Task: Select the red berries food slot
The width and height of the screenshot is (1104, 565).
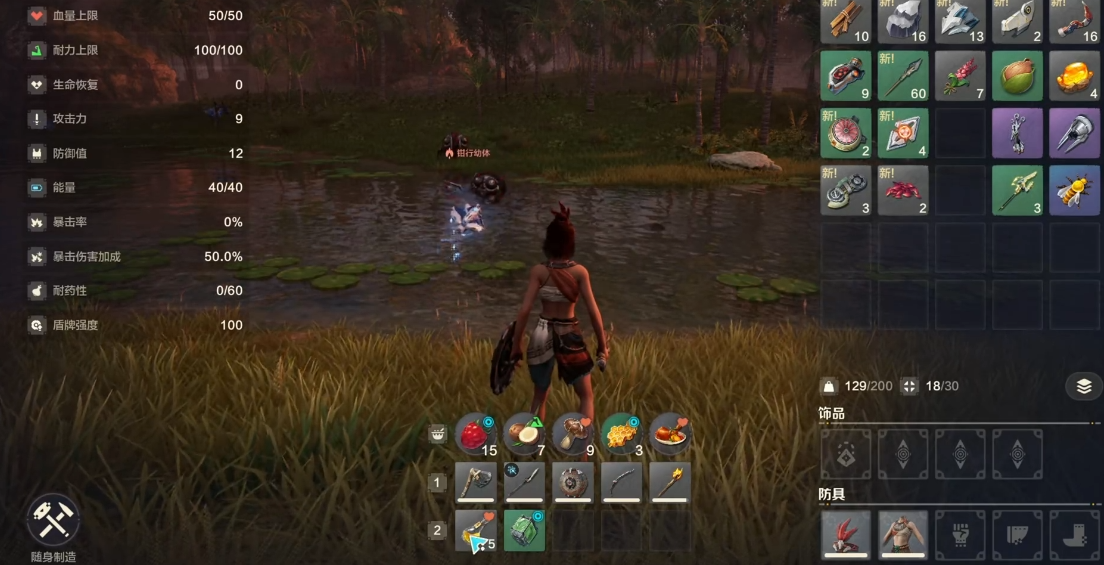Action: pyautogui.click(x=476, y=434)
